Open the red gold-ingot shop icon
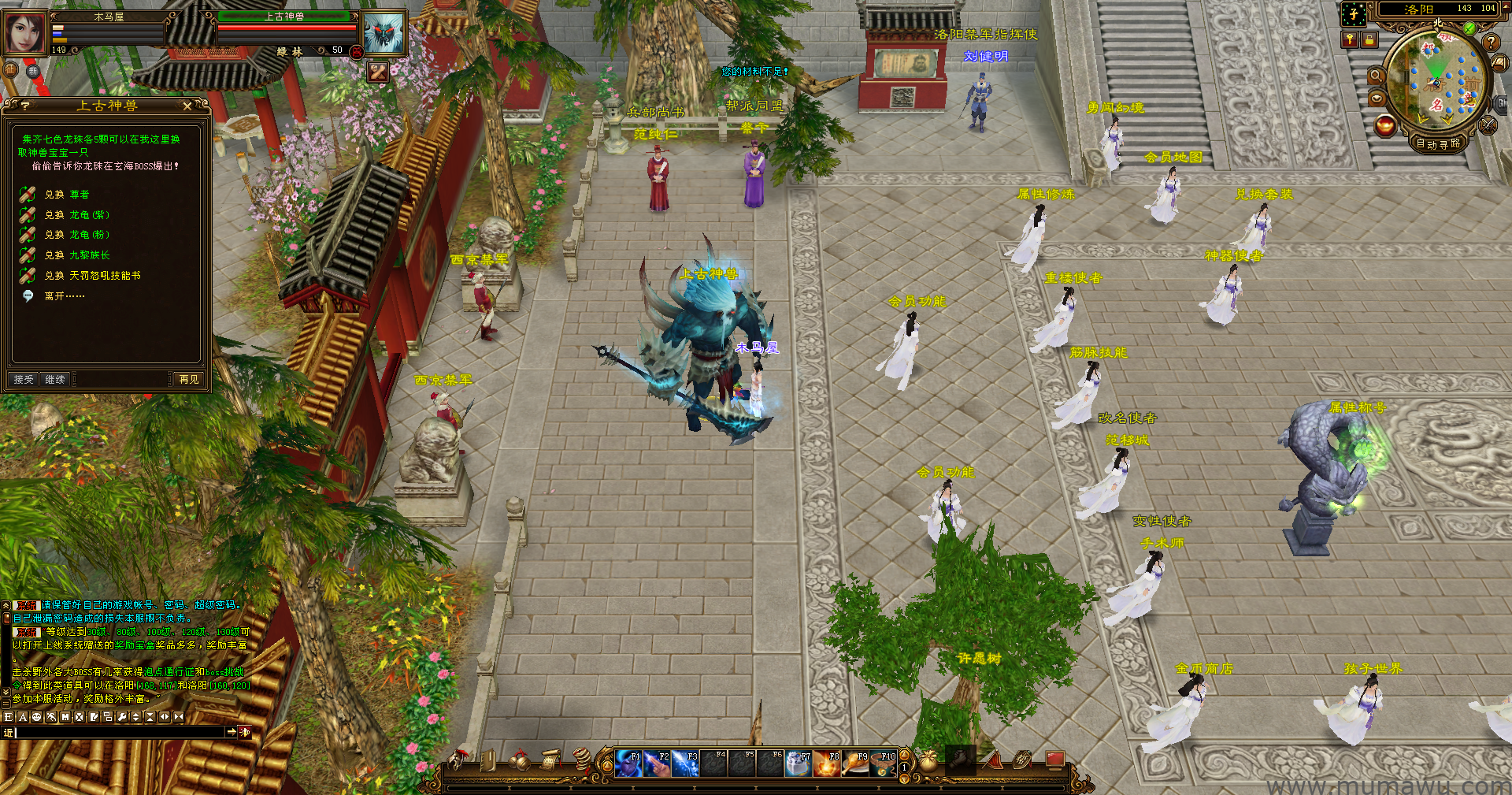1512x795 pixels. (x=1385, y=125)
